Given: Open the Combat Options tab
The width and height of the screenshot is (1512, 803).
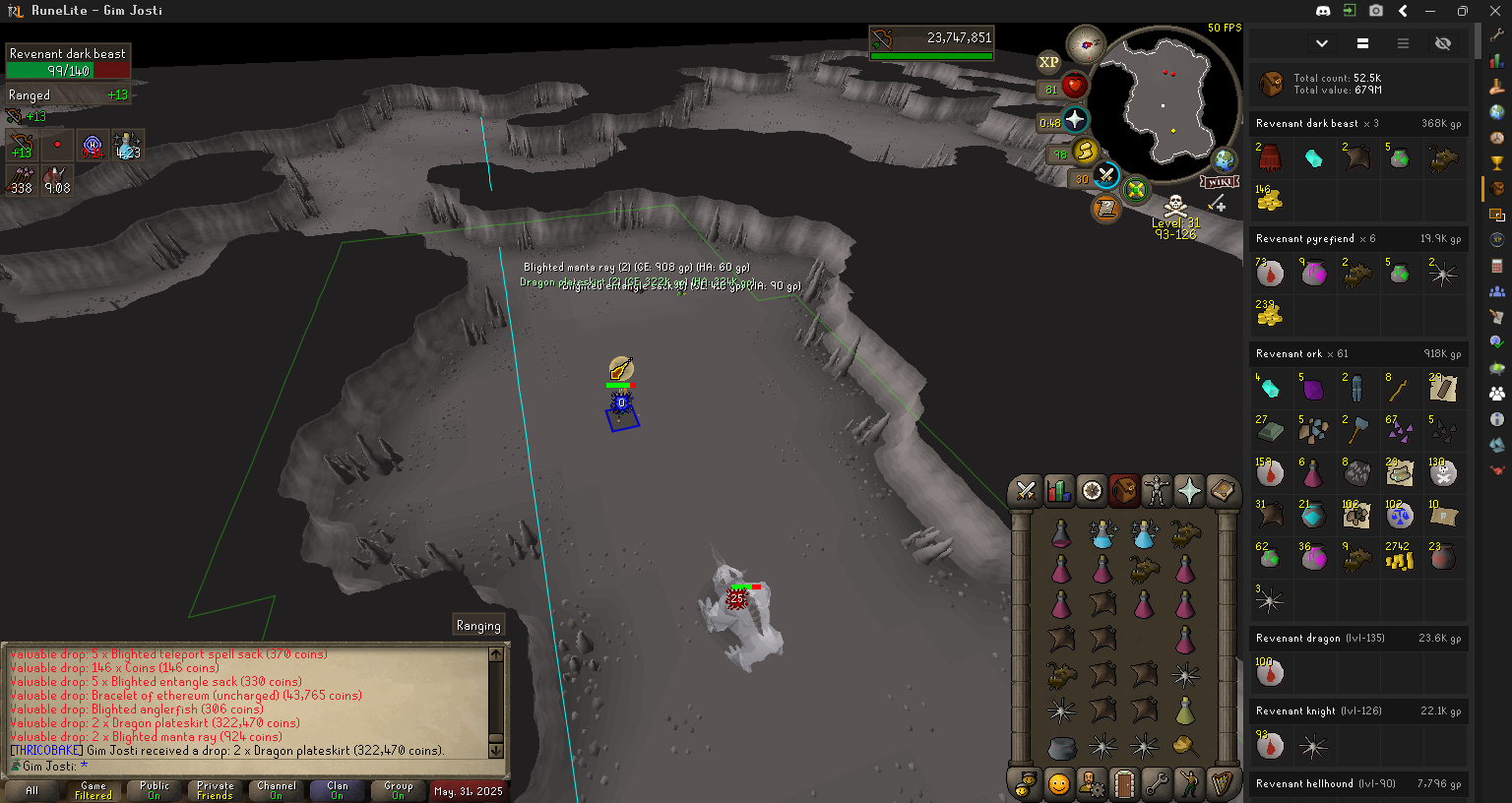Looking at the screenshot, I should [x=1026, y=490].
